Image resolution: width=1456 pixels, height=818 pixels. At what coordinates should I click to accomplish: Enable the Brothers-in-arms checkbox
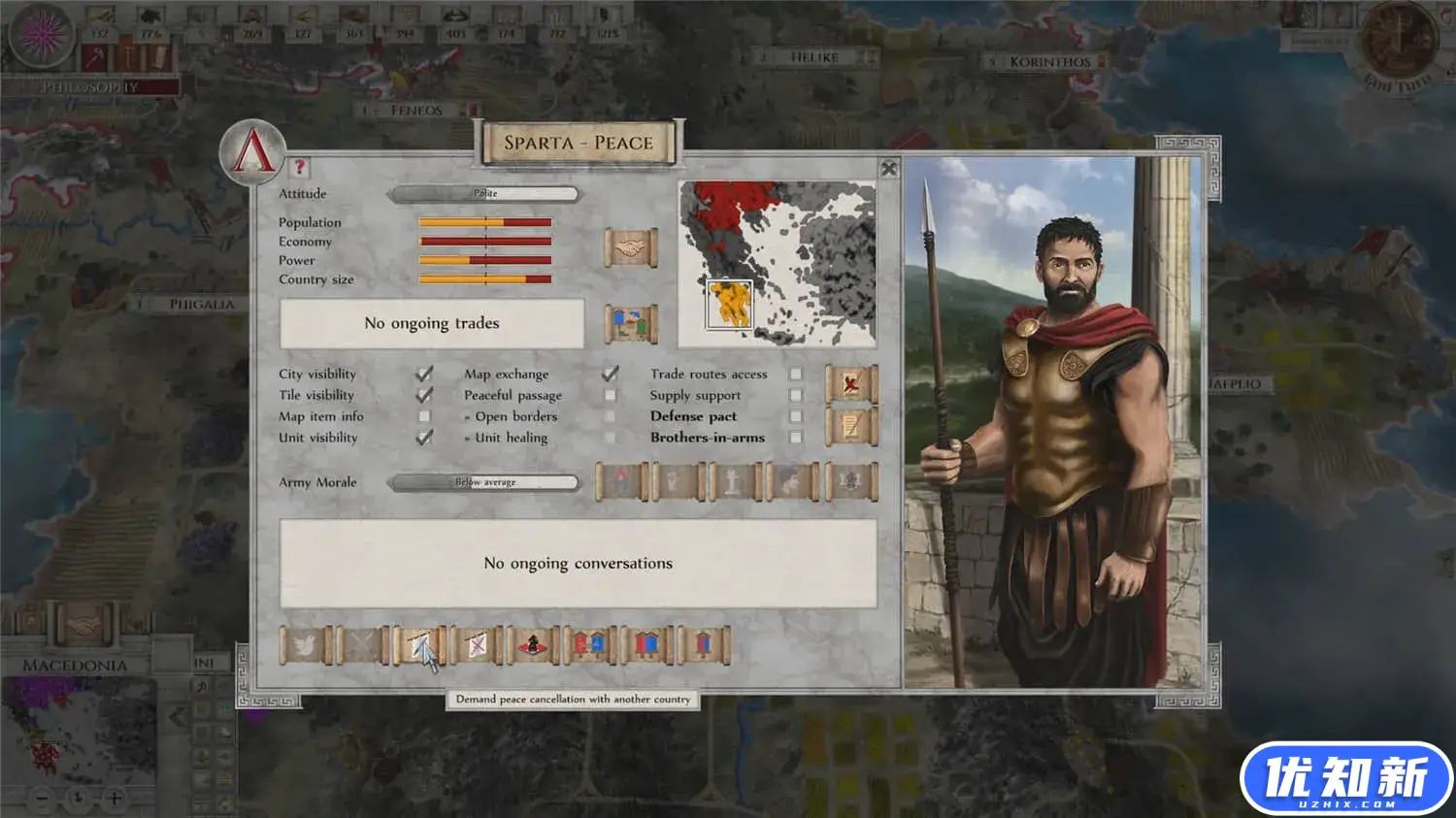(796, 438)
